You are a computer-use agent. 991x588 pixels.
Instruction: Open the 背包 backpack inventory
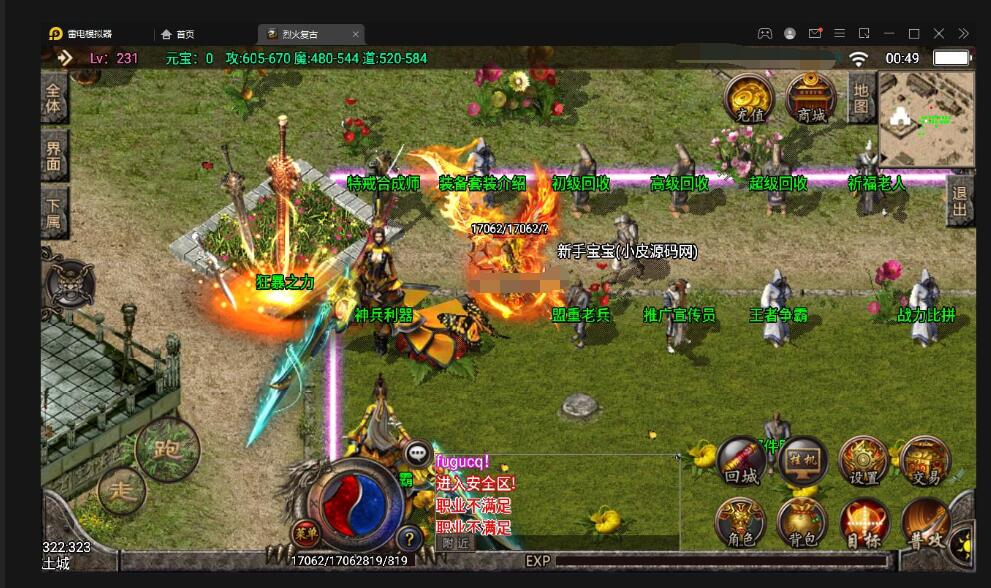pos(802,522)
